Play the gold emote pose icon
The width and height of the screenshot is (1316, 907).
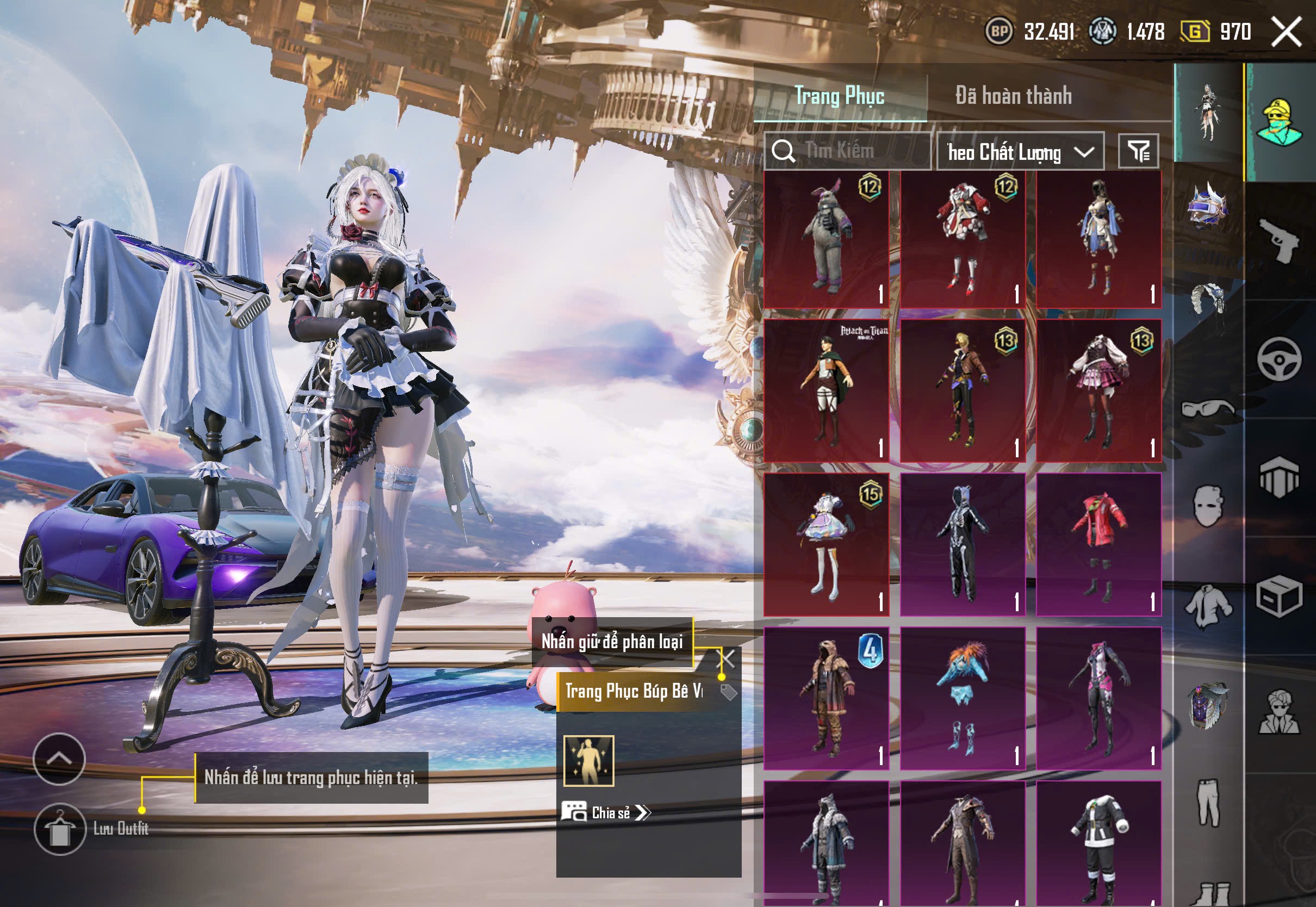(589, 761)
